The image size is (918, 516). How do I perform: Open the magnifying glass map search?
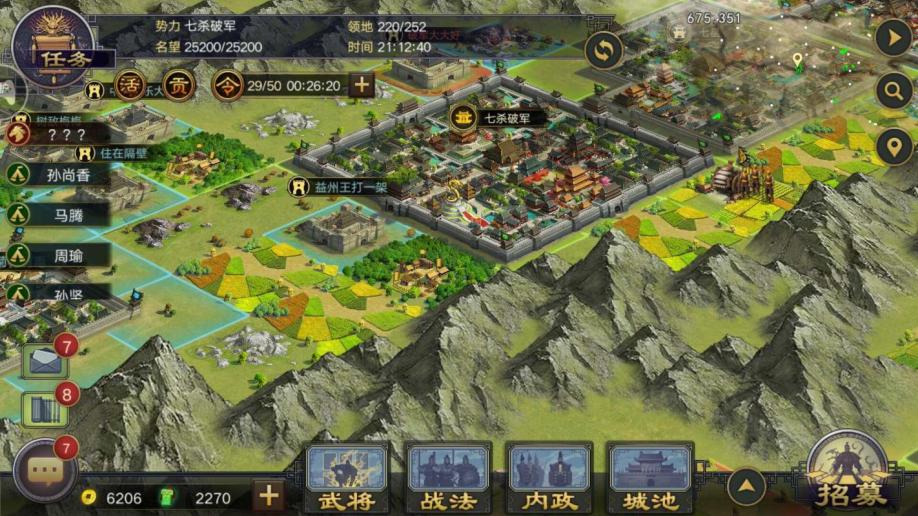tap(892, 91)
